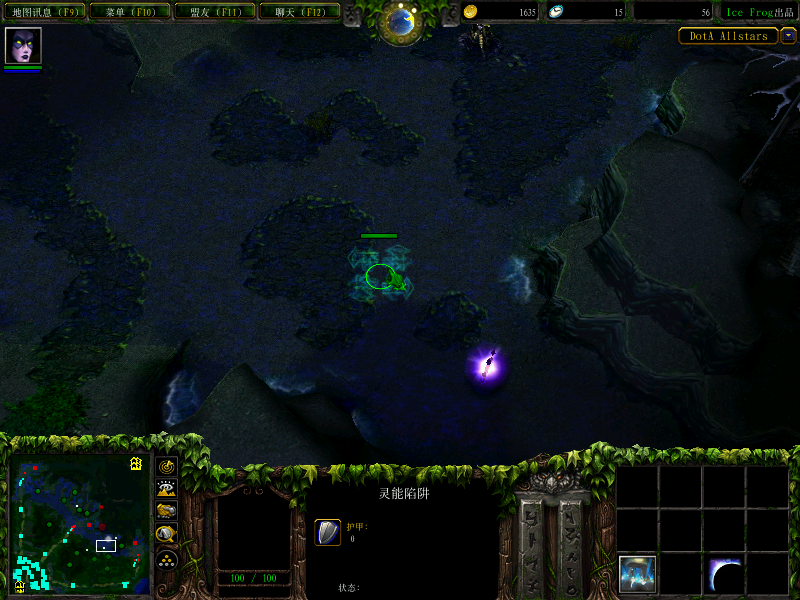Select the circled Psionic Trap unit
The image size is (800, 600).
point(380,276)
